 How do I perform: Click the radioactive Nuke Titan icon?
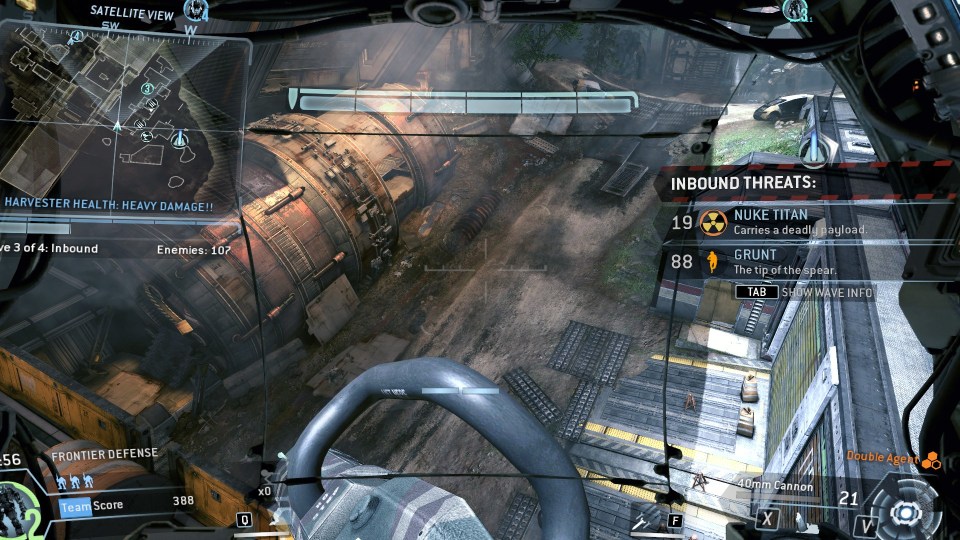coord(713,221)
